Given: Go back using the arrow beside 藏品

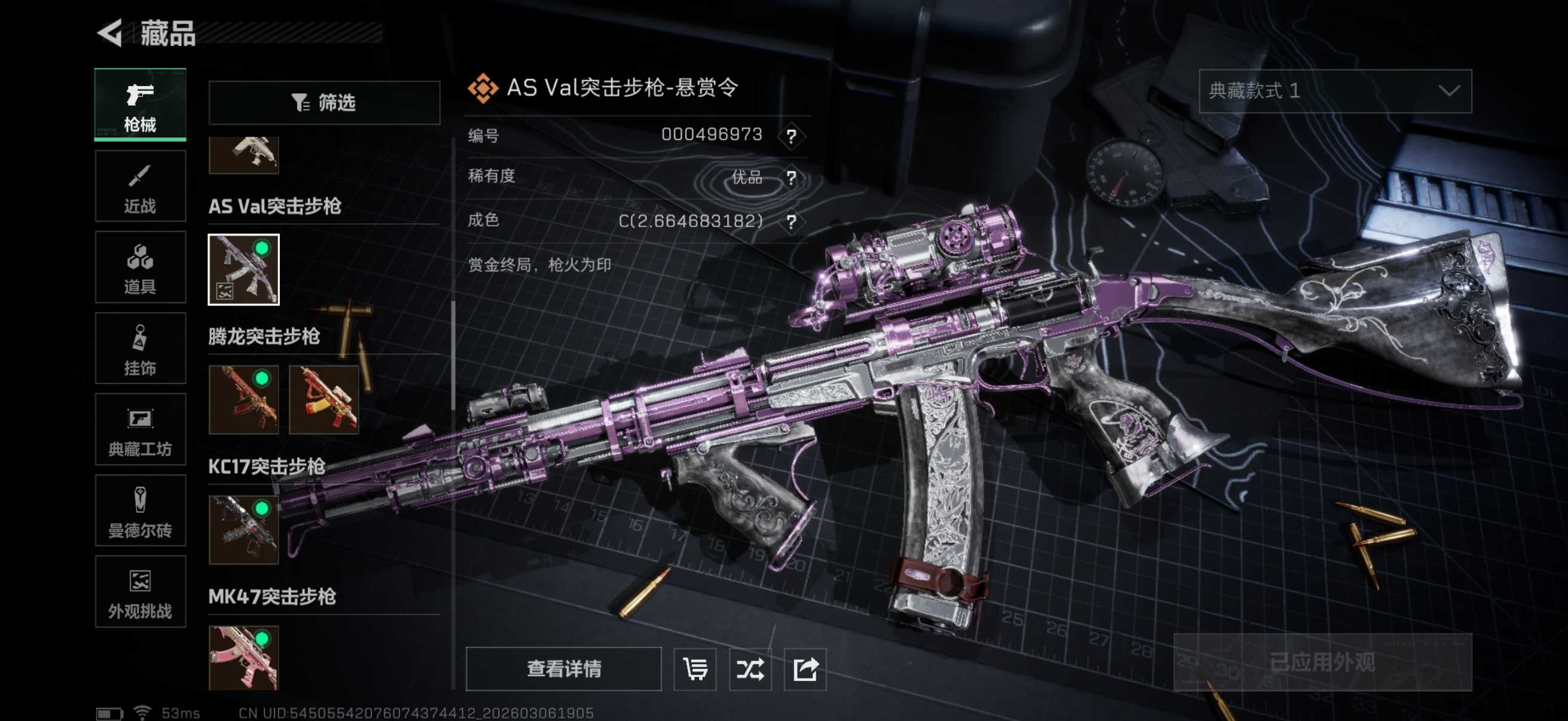Looking at the screenshot, I should coord(110,33).
